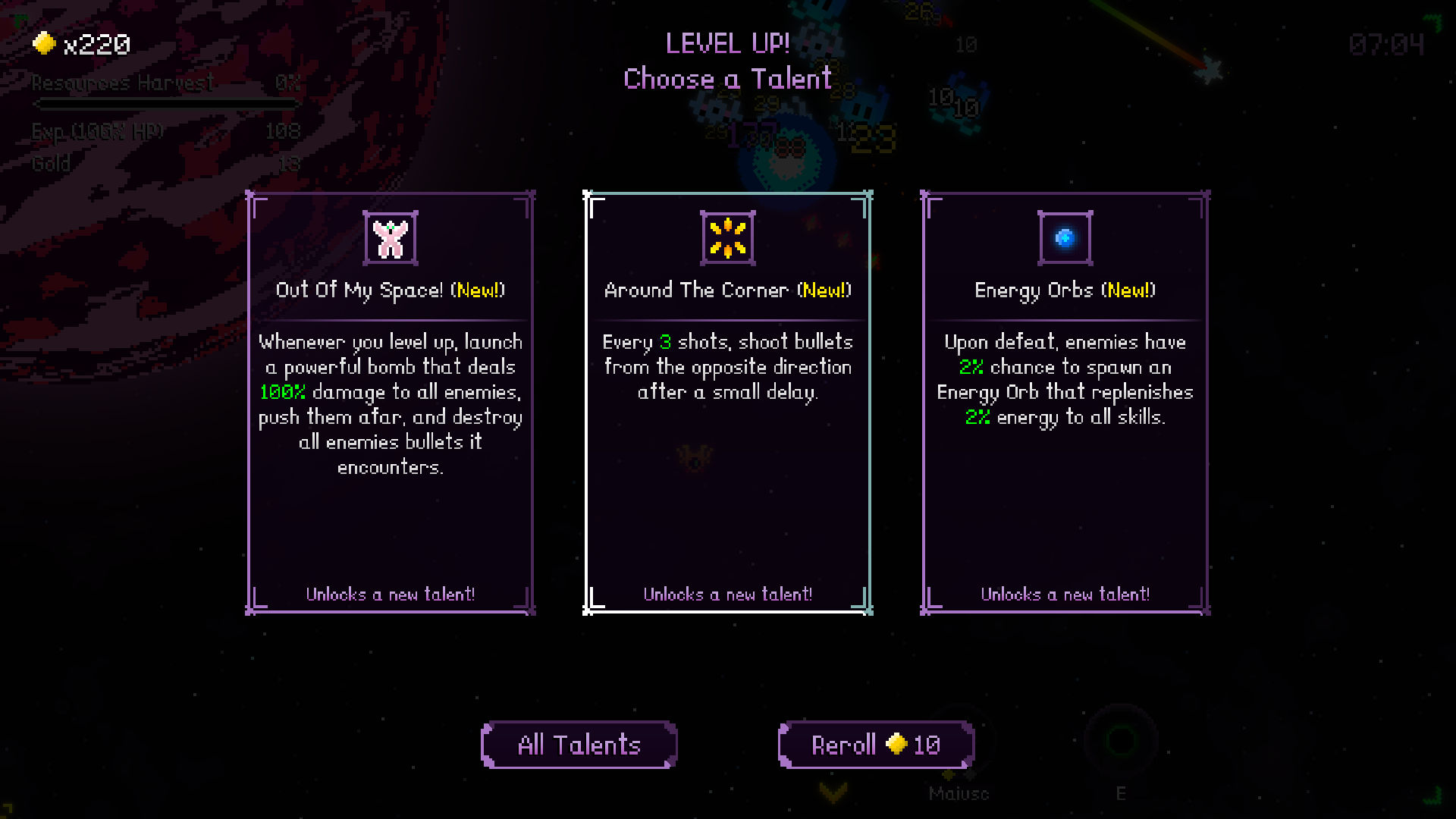The width and height of the screenshot is (1456, 819).
Task: Click the Maiusc key prompt indicator
Action: click(959, 794)
